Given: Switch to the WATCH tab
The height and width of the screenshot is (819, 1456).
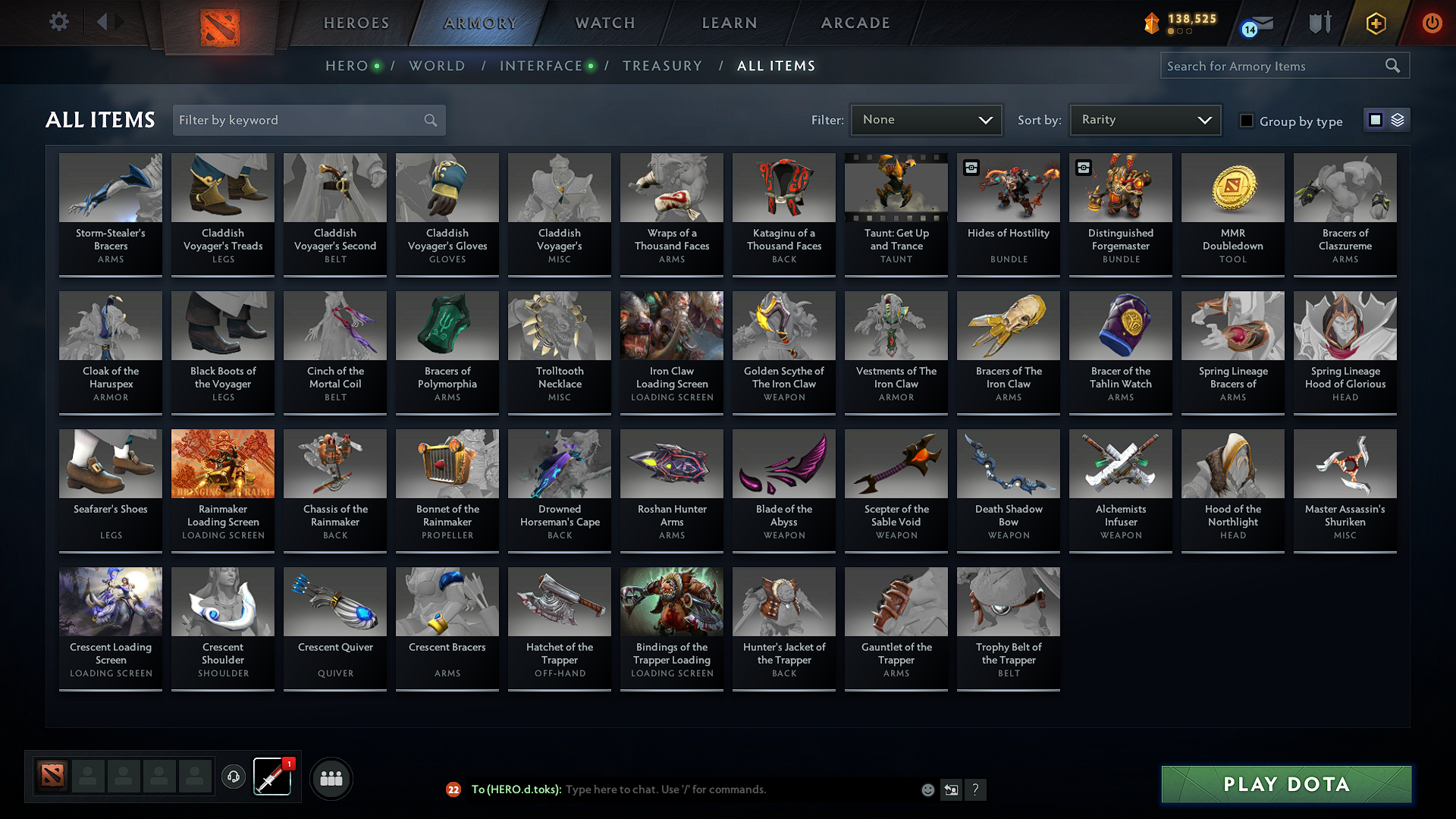Looking at the screenshot, I should coord(604,23).
